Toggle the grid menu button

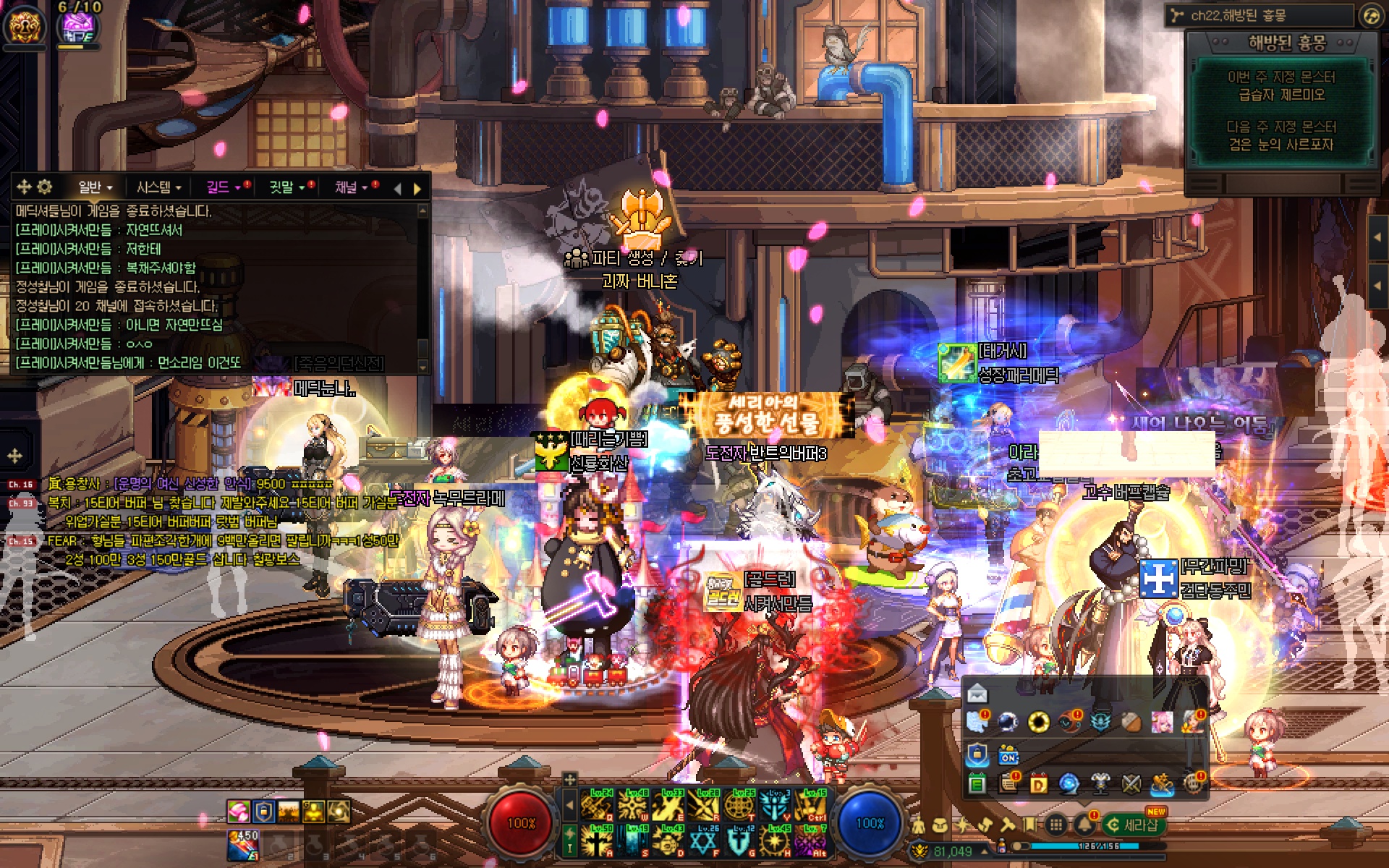[x=1056, y=824]
